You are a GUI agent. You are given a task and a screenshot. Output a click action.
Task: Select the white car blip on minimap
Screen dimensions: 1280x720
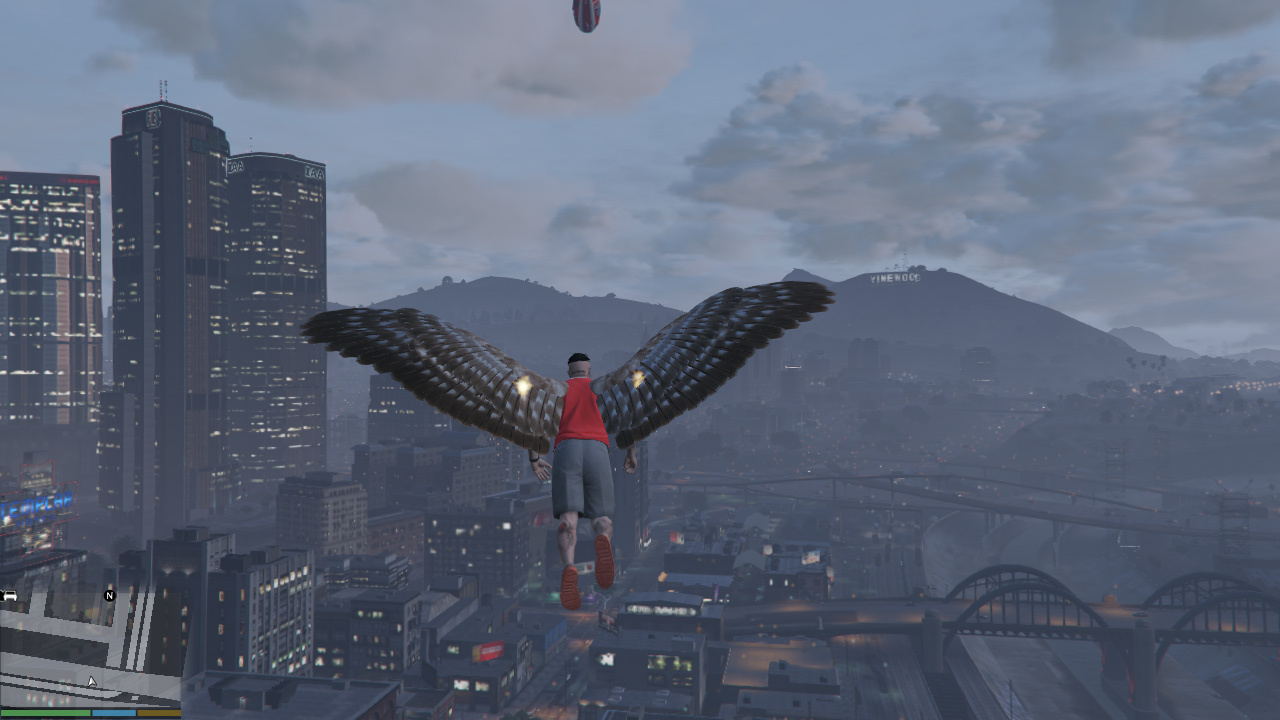(x=10, y=596)
